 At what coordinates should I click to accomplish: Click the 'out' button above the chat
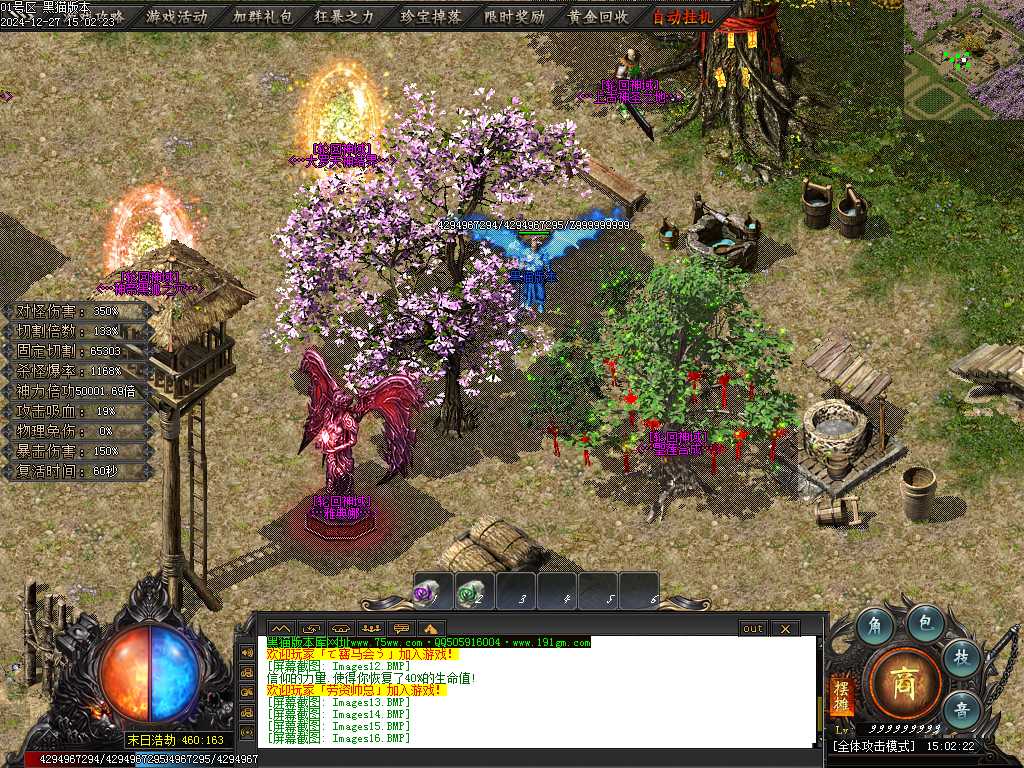click(752, 629)
